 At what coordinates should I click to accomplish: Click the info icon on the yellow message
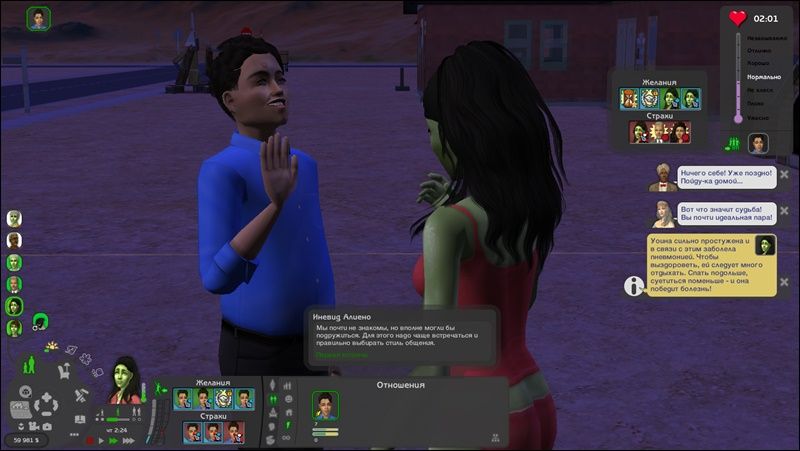tap(634, 286)
